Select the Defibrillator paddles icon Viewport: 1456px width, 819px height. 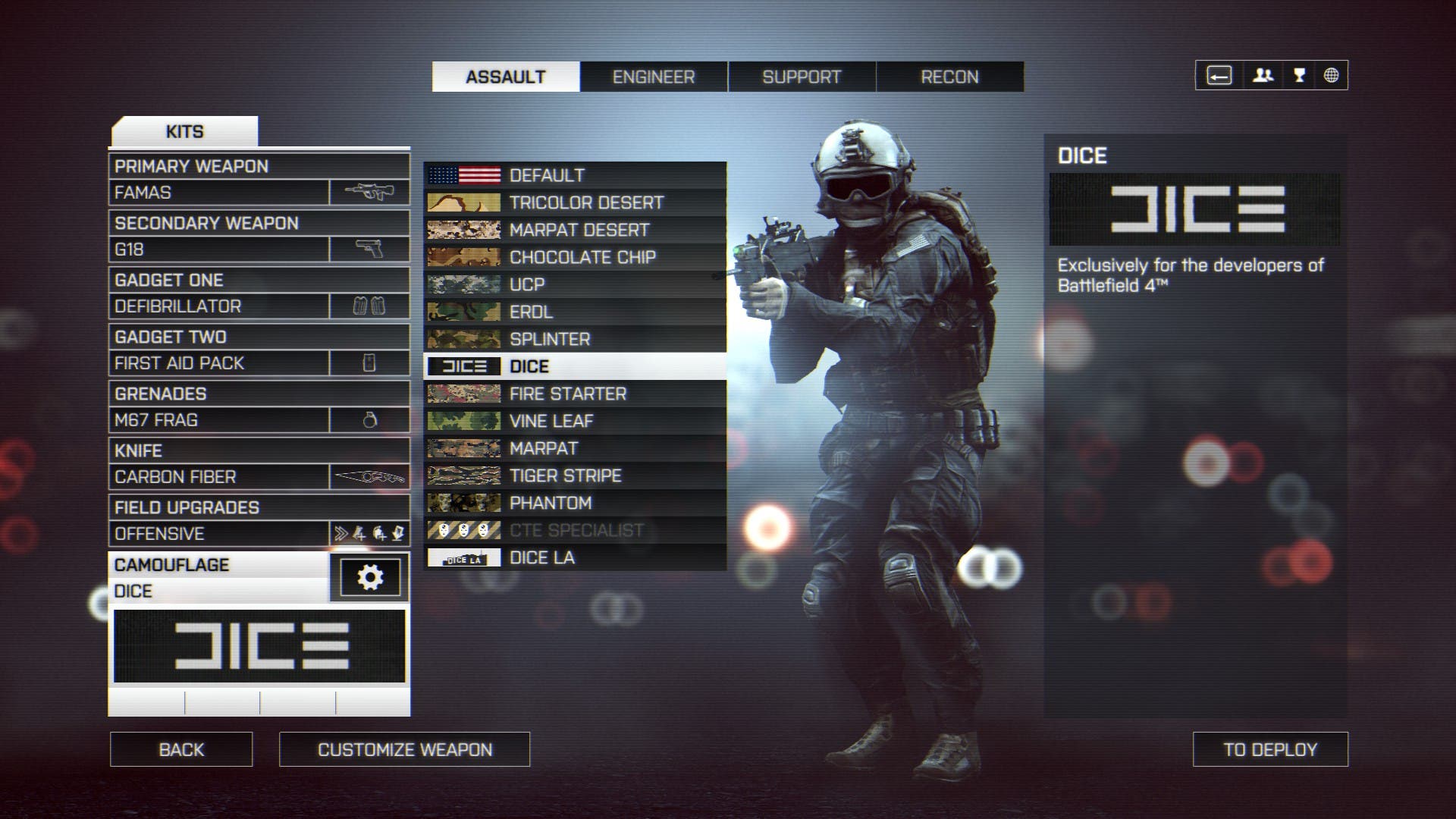point(371,305)
